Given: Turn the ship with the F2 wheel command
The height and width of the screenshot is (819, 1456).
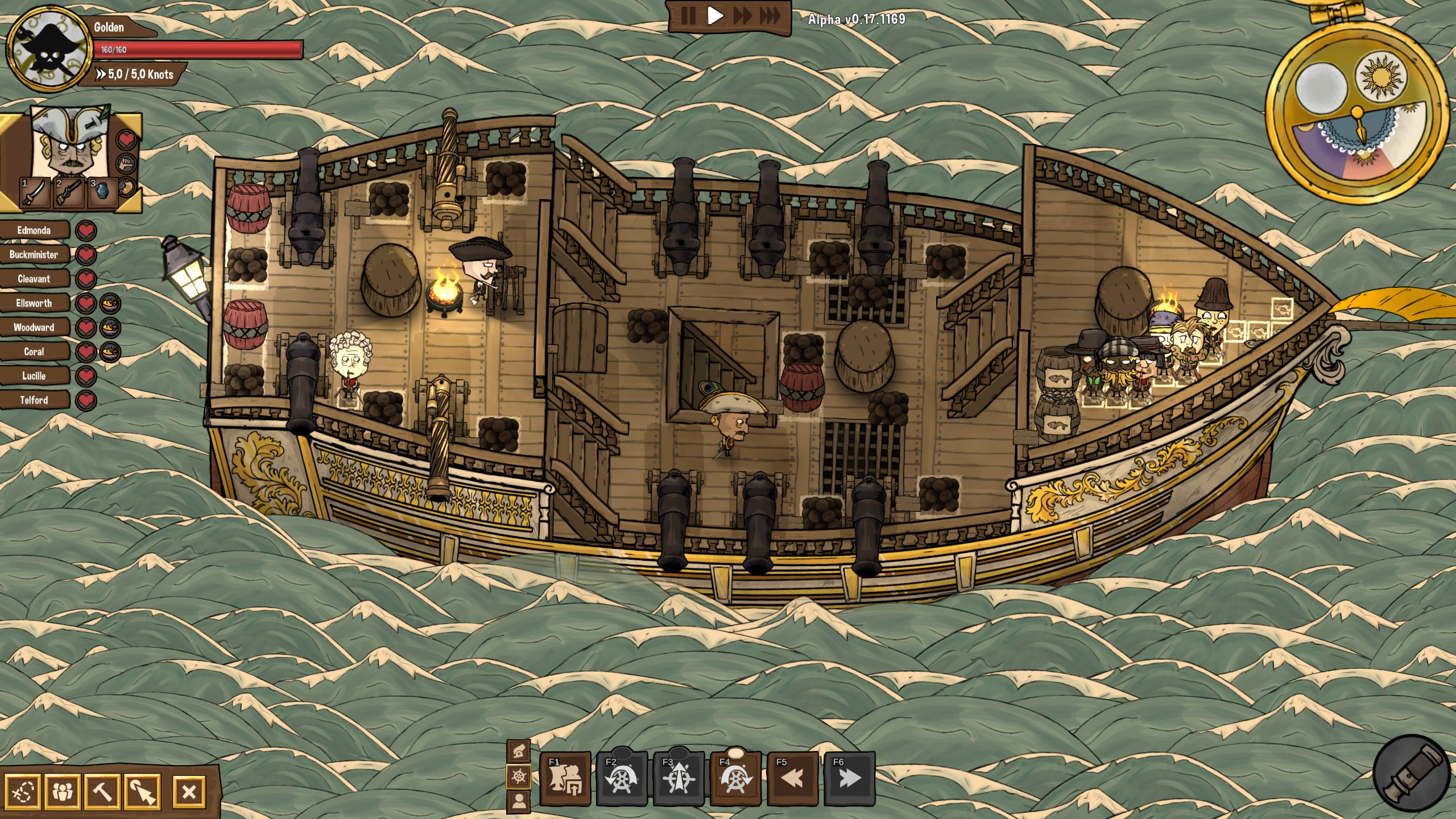Looking at the screenshot, I should [621, 779].
